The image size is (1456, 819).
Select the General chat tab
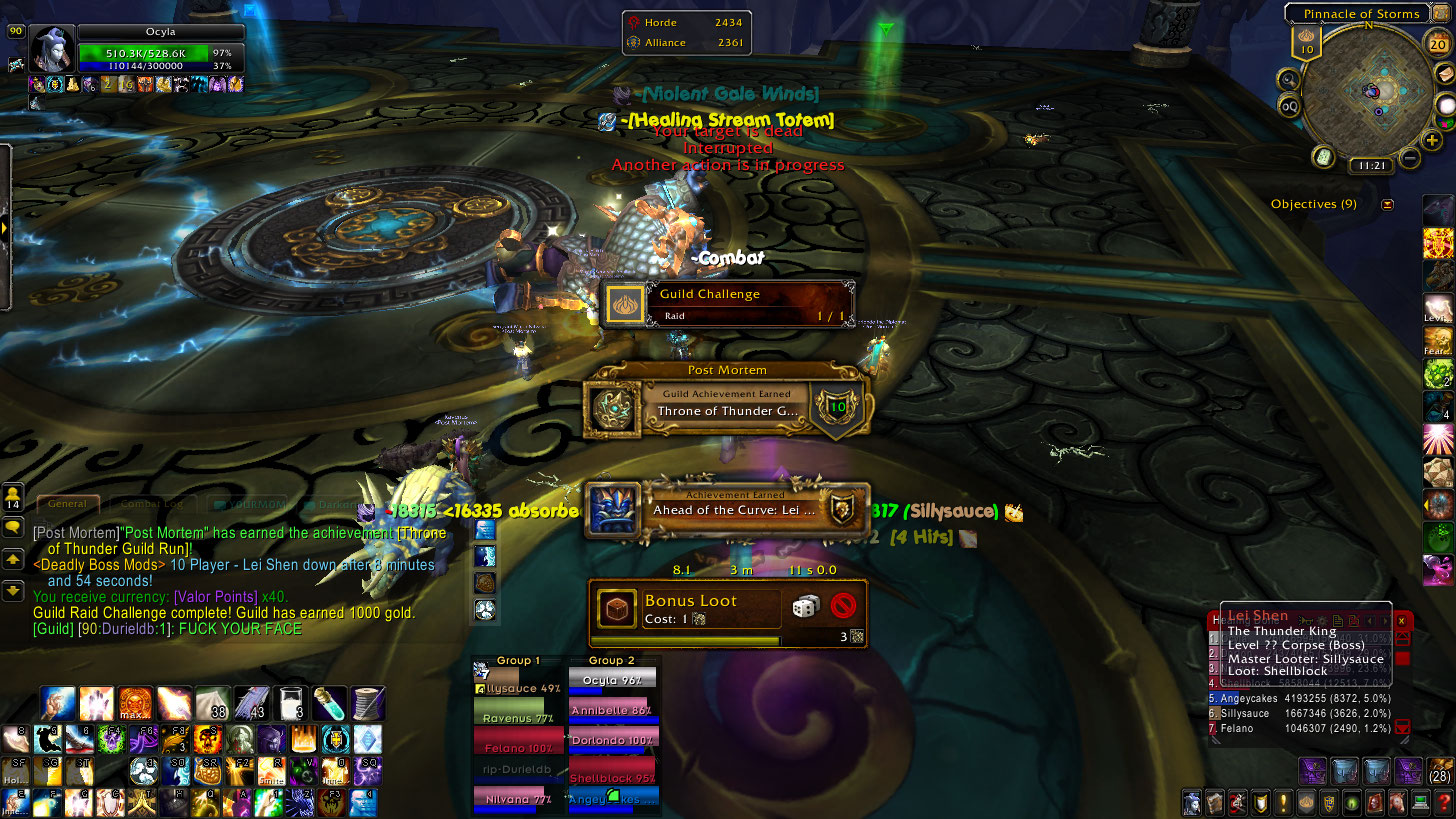(68, 505)
